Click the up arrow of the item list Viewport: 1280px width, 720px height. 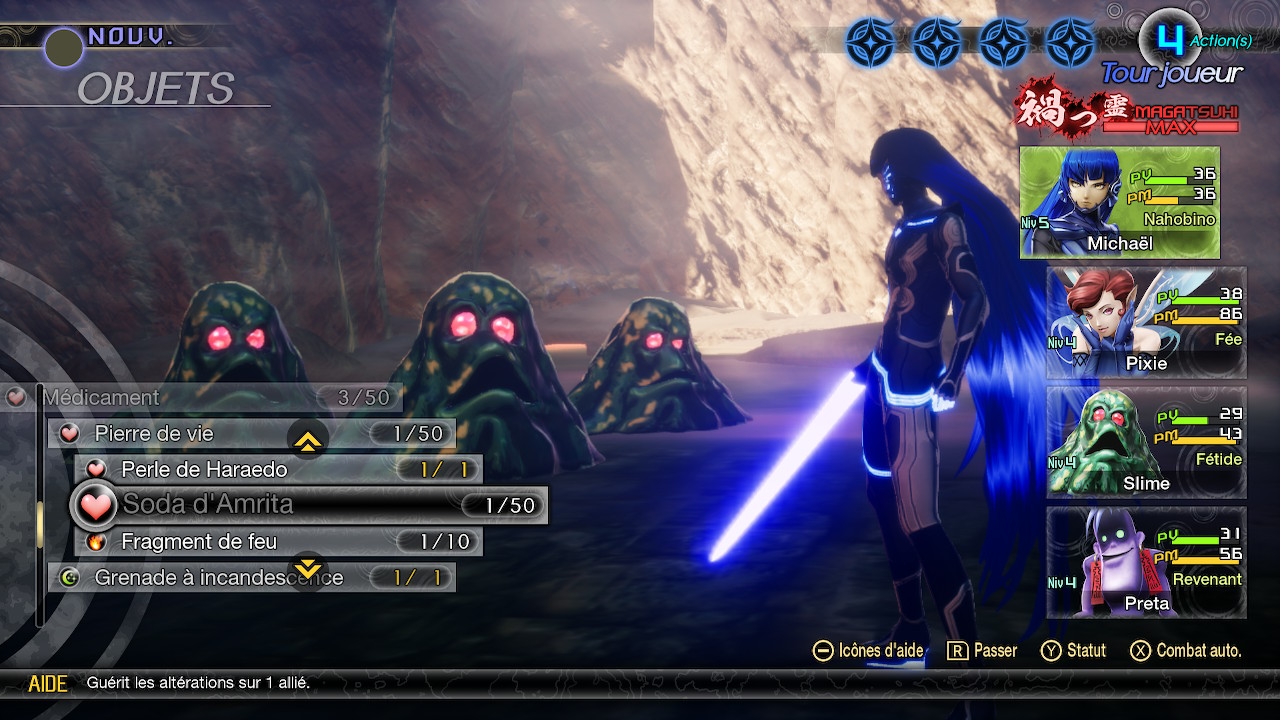point(308,440)
